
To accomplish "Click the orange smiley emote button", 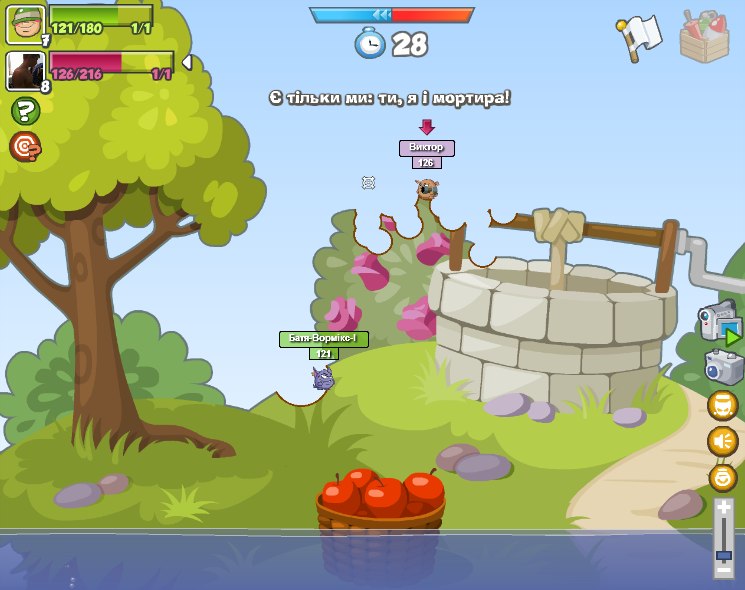I will [722, 477].
